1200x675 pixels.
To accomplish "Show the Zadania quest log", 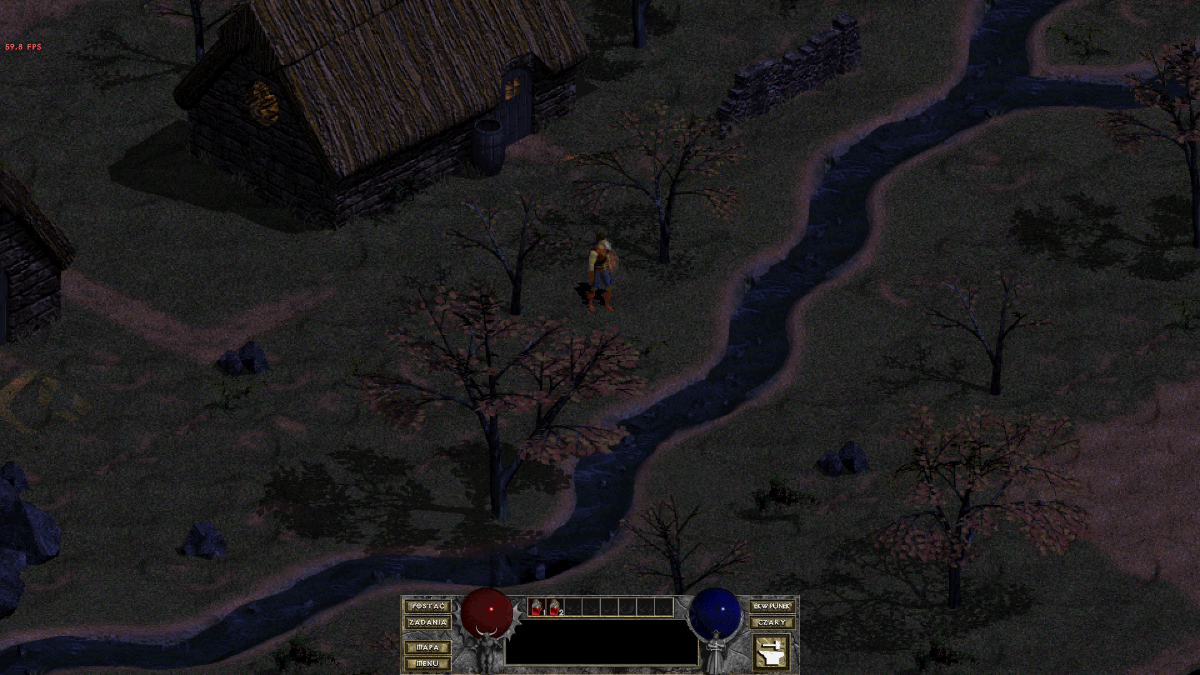I will click(x=427, y=622).
